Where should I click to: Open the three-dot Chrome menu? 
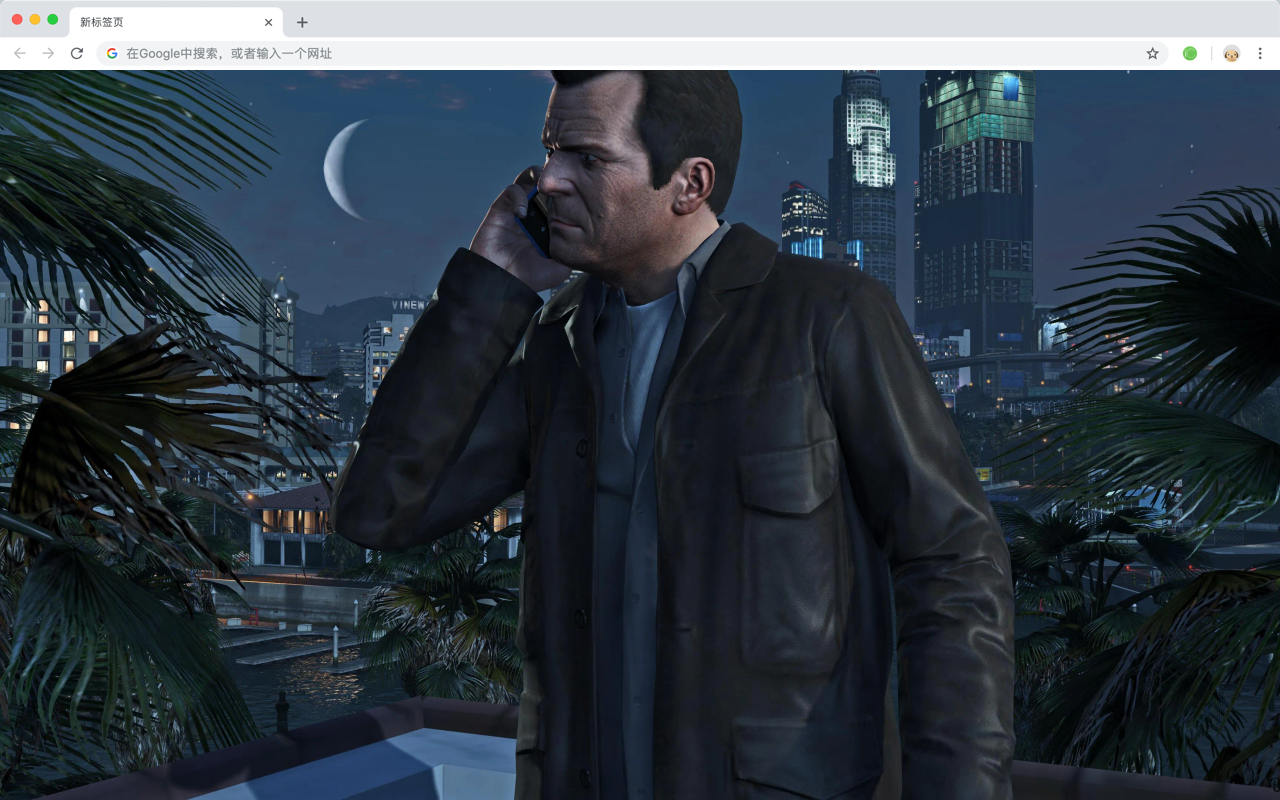(x=1260, y=53)
